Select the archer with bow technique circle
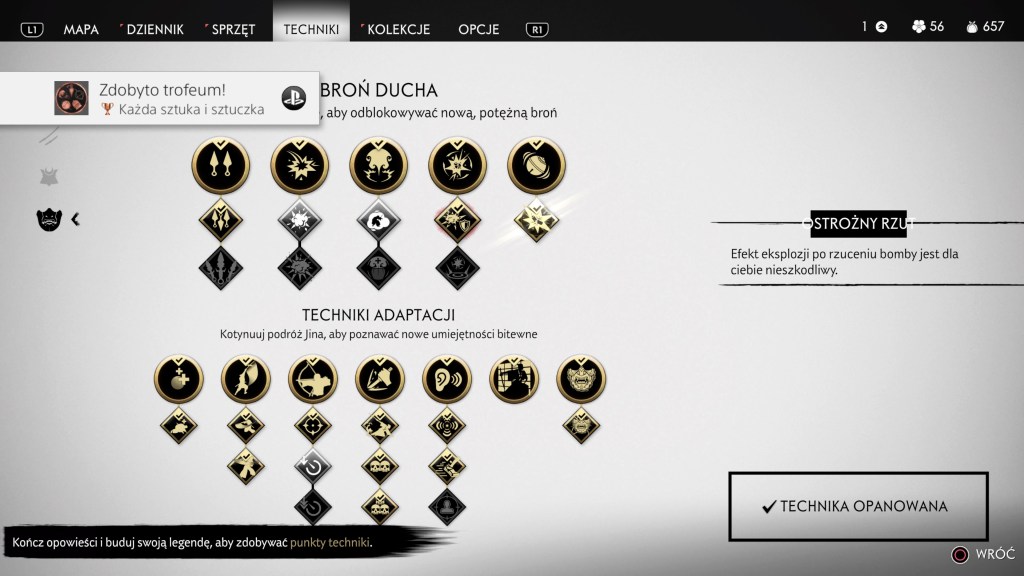Screen dimensions: 1024x576 (x=313, y=380)
